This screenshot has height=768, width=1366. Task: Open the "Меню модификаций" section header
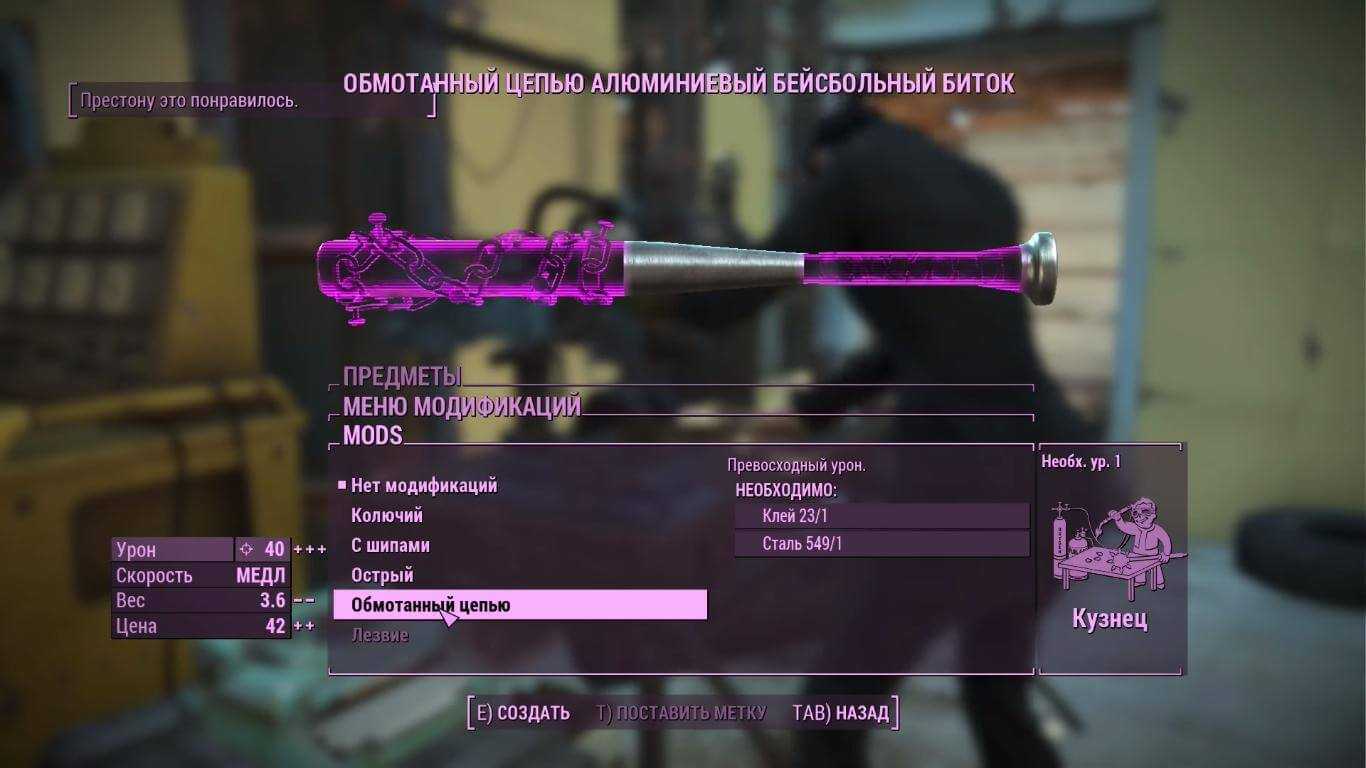(x=462, y=407)
